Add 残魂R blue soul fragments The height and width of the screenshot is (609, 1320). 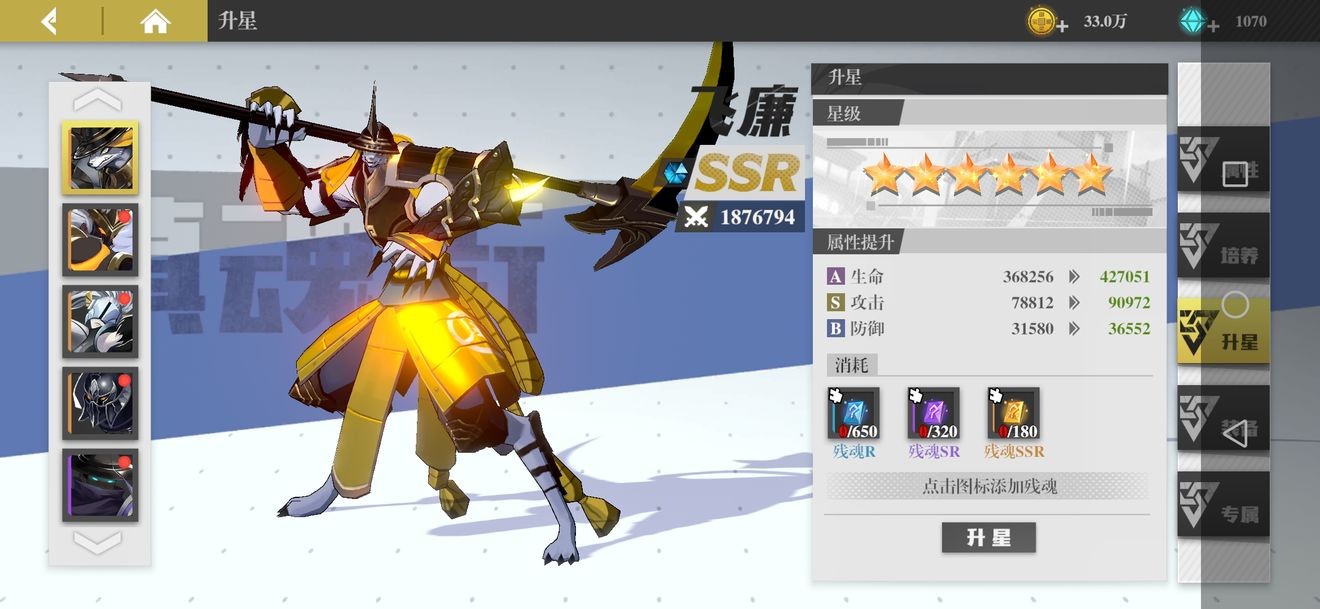853,414
